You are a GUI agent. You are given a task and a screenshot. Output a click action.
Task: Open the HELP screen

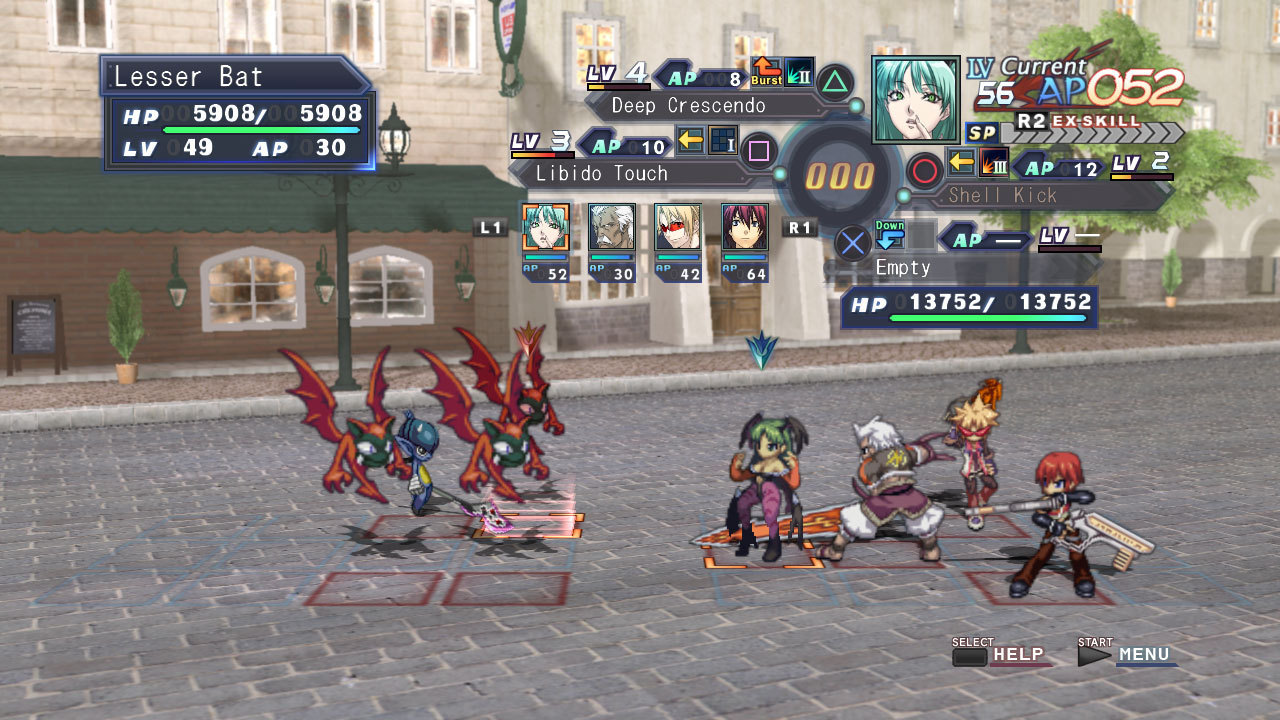1018,655
